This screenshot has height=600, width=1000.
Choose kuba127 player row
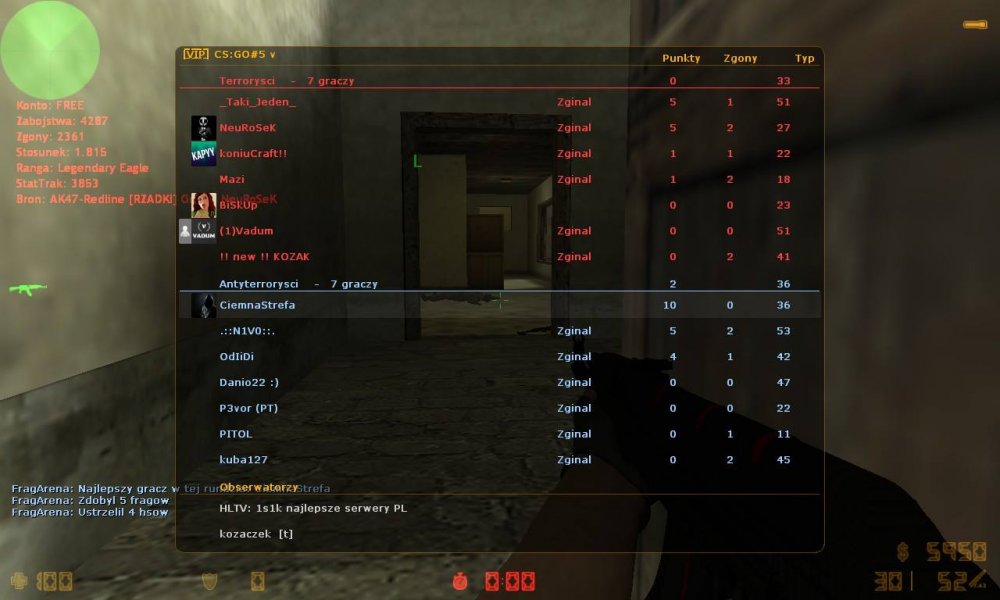(x=244, y=460)
